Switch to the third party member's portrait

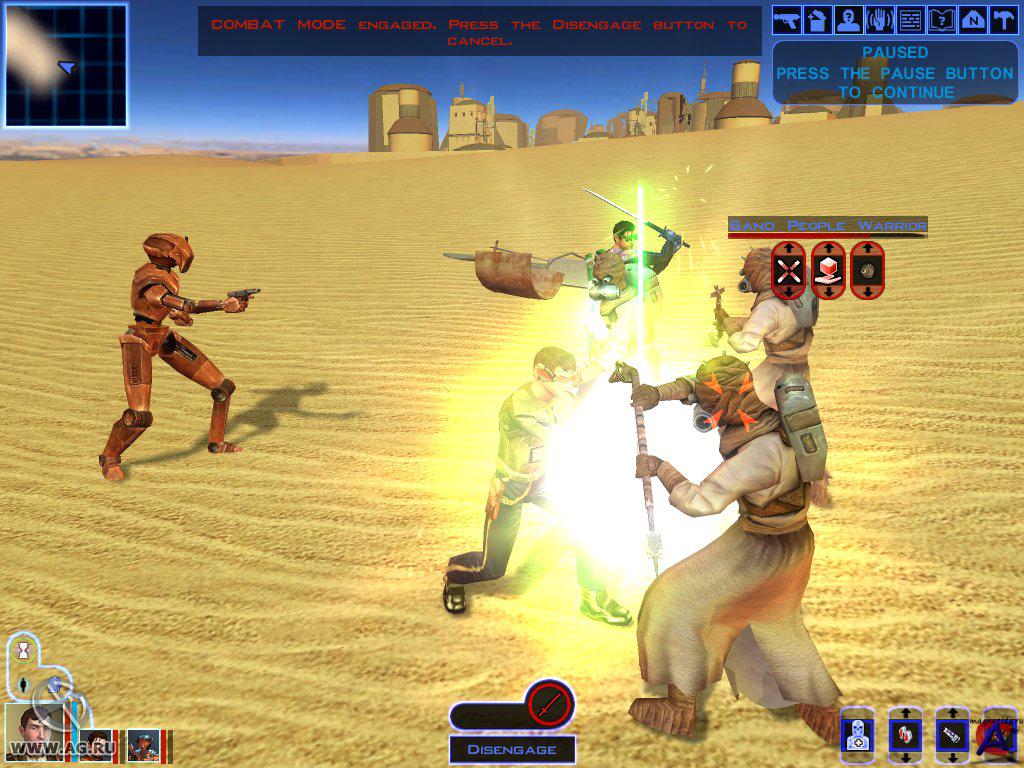coord(144,746)
